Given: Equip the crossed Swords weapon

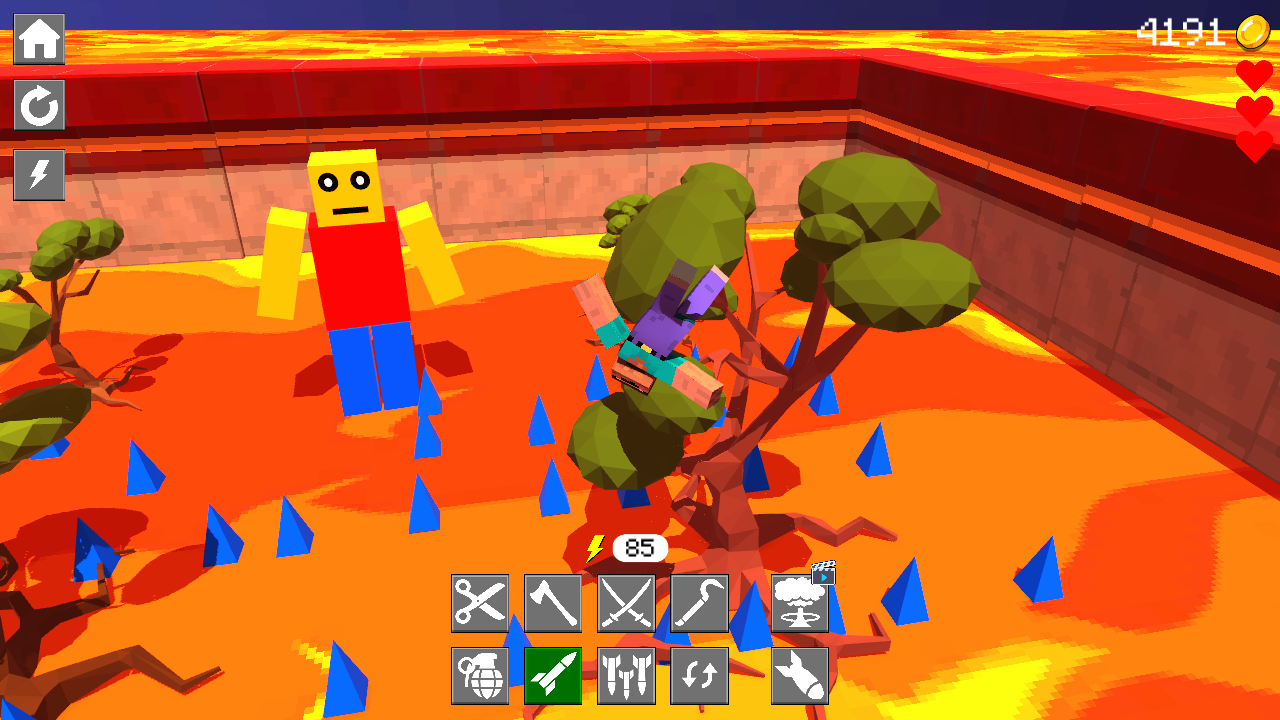Looking at the screenshot, I should 627,603.
